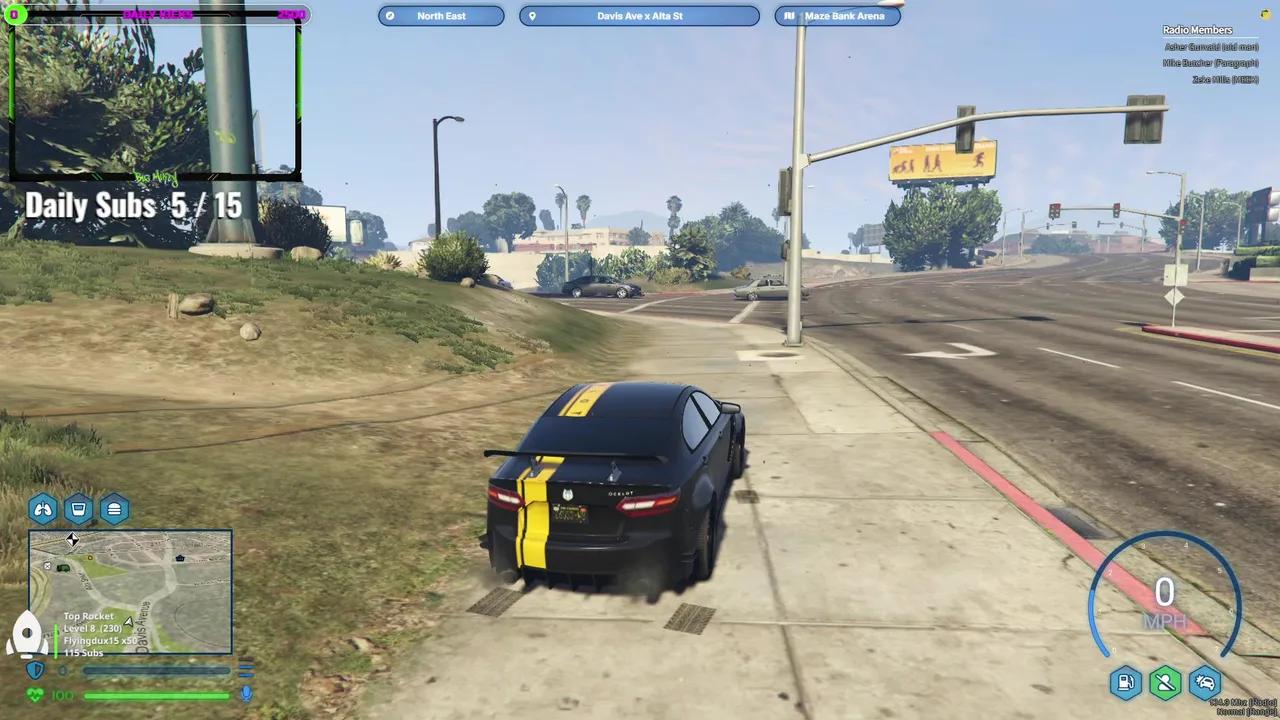1280x720 pixels.
Task: Click the Top Rocket Level 8 label
Action: 90,620
